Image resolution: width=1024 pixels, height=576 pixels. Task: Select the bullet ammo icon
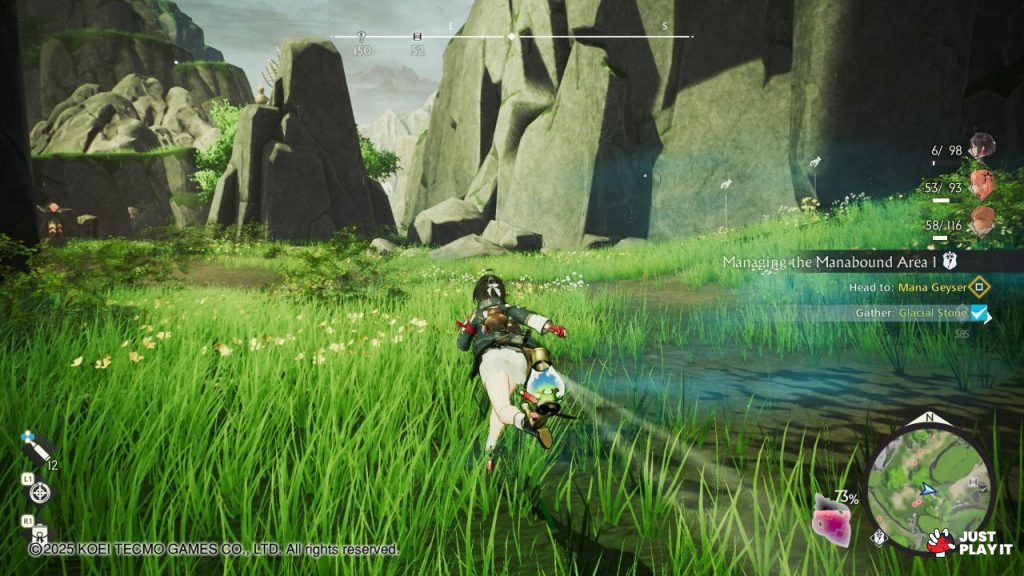[38, 448]
